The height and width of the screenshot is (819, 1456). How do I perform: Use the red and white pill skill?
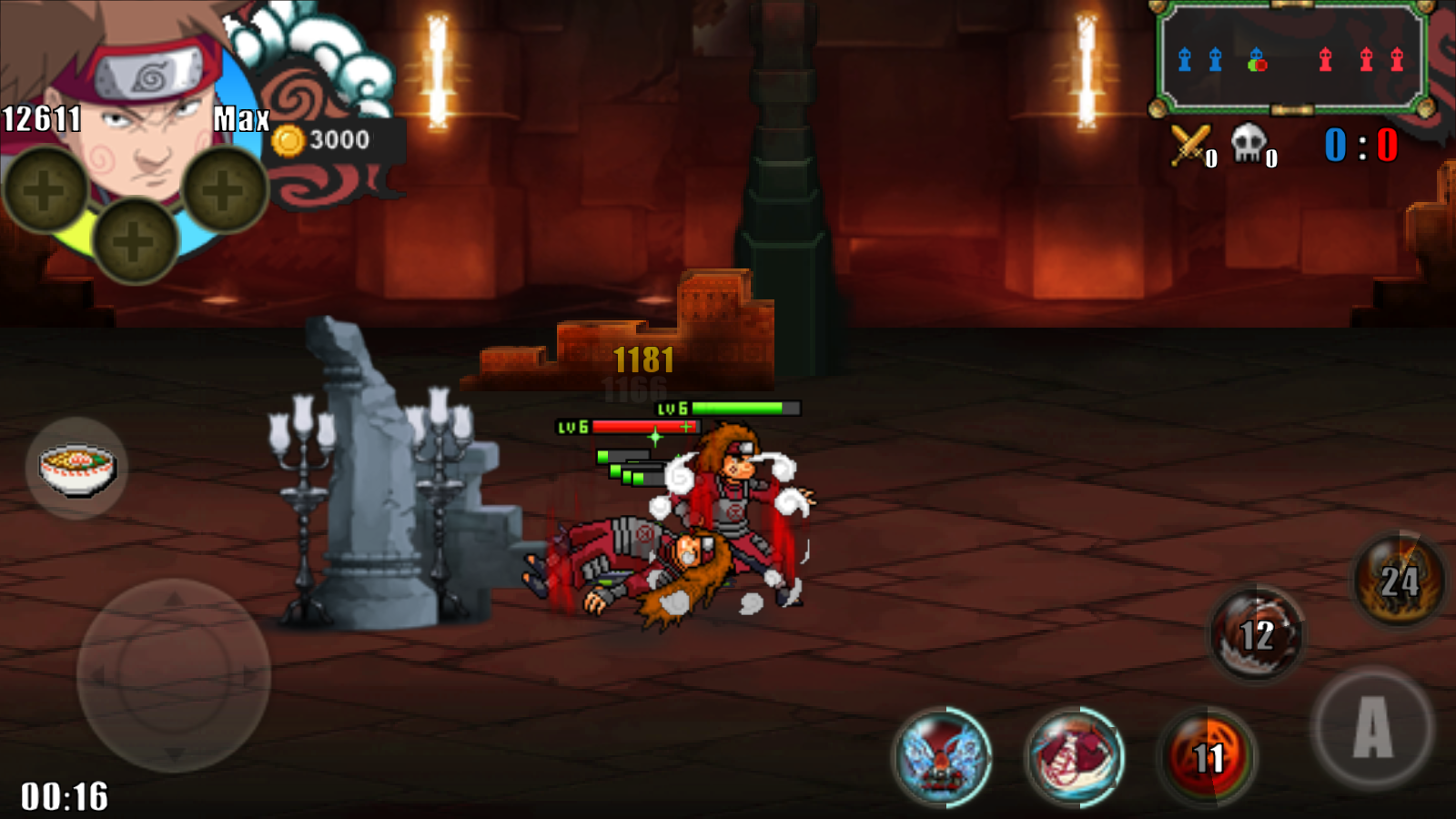(1075, 756)
